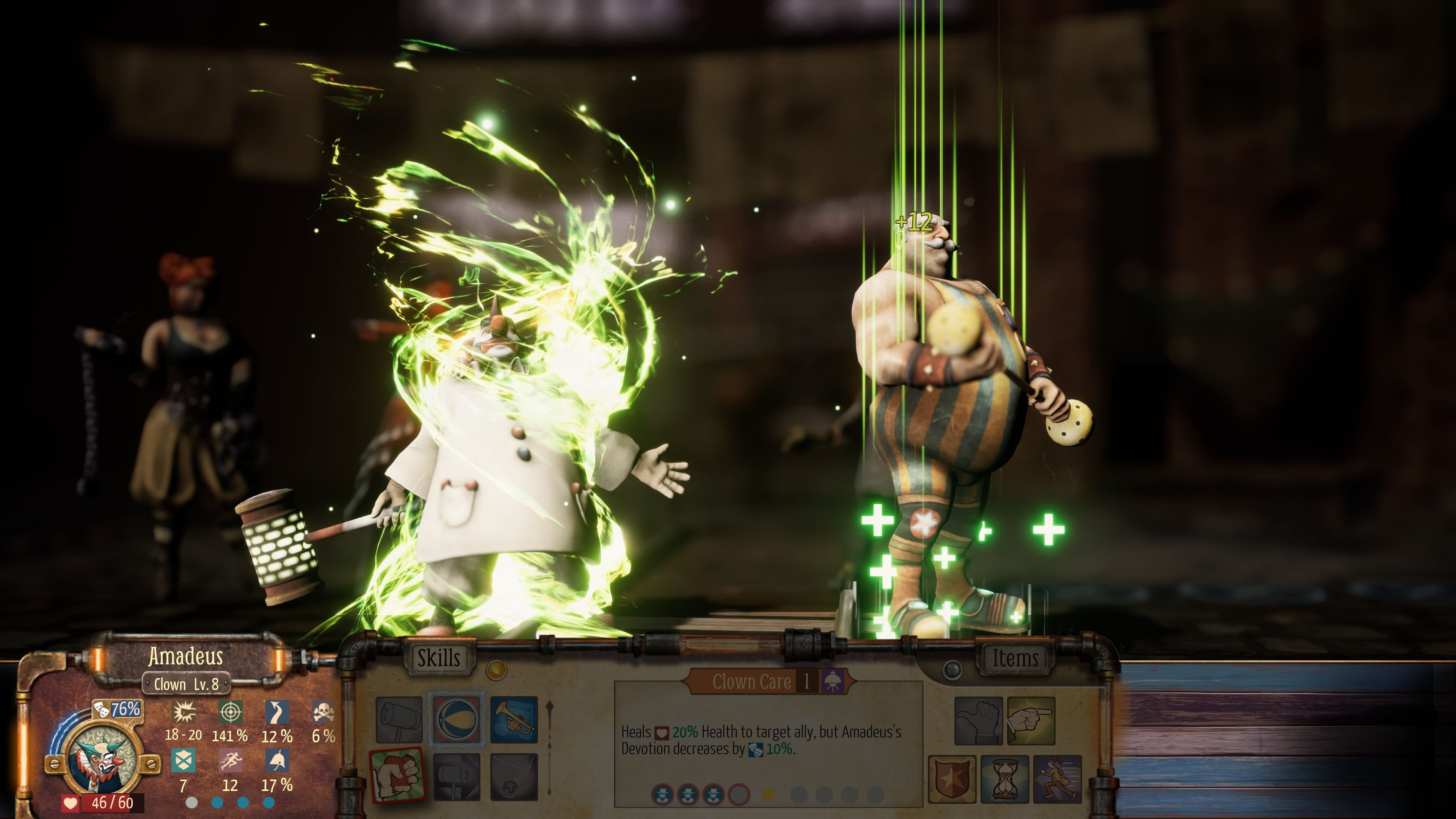Open the Items tab
Screen dimensions: 1456x819
point(1017,657)
